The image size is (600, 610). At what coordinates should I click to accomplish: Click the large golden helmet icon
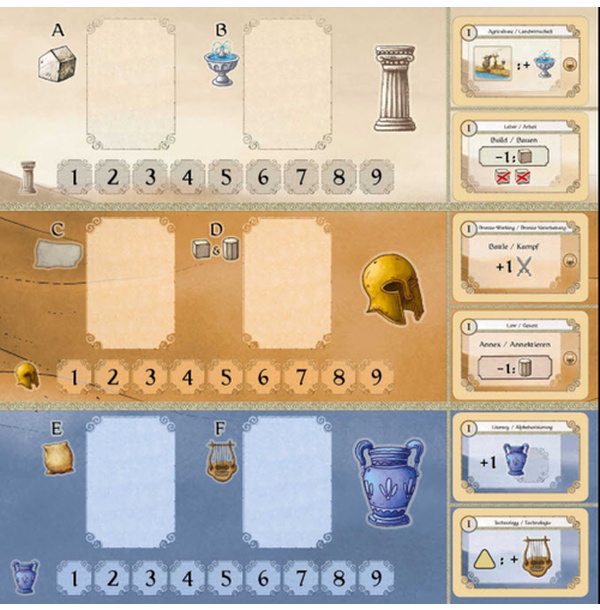(x=392, y=286)
